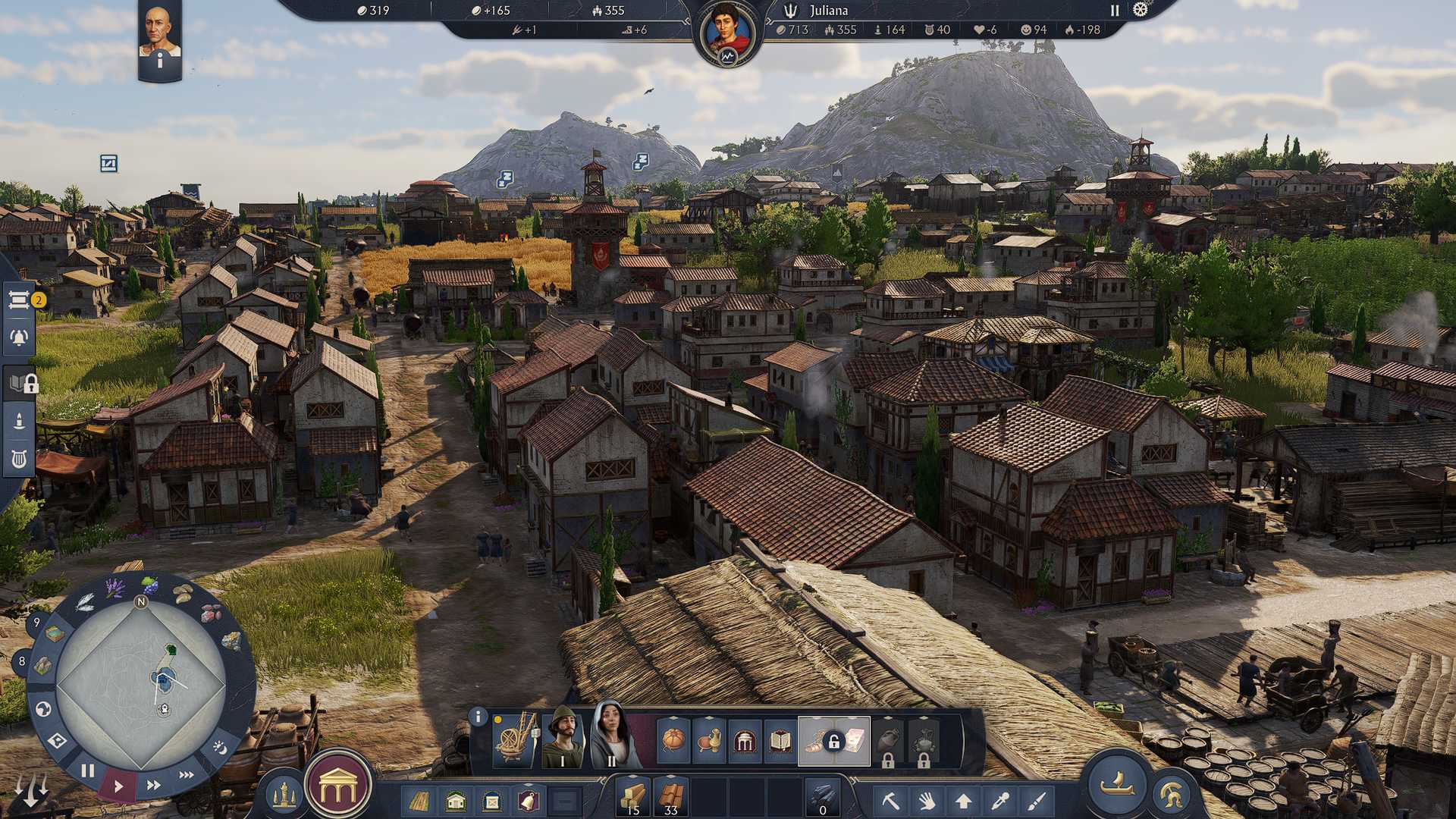This screenshot has height=819, width=1456.
Task: Select the upgrade arrow tool
Action: (963, 797)
